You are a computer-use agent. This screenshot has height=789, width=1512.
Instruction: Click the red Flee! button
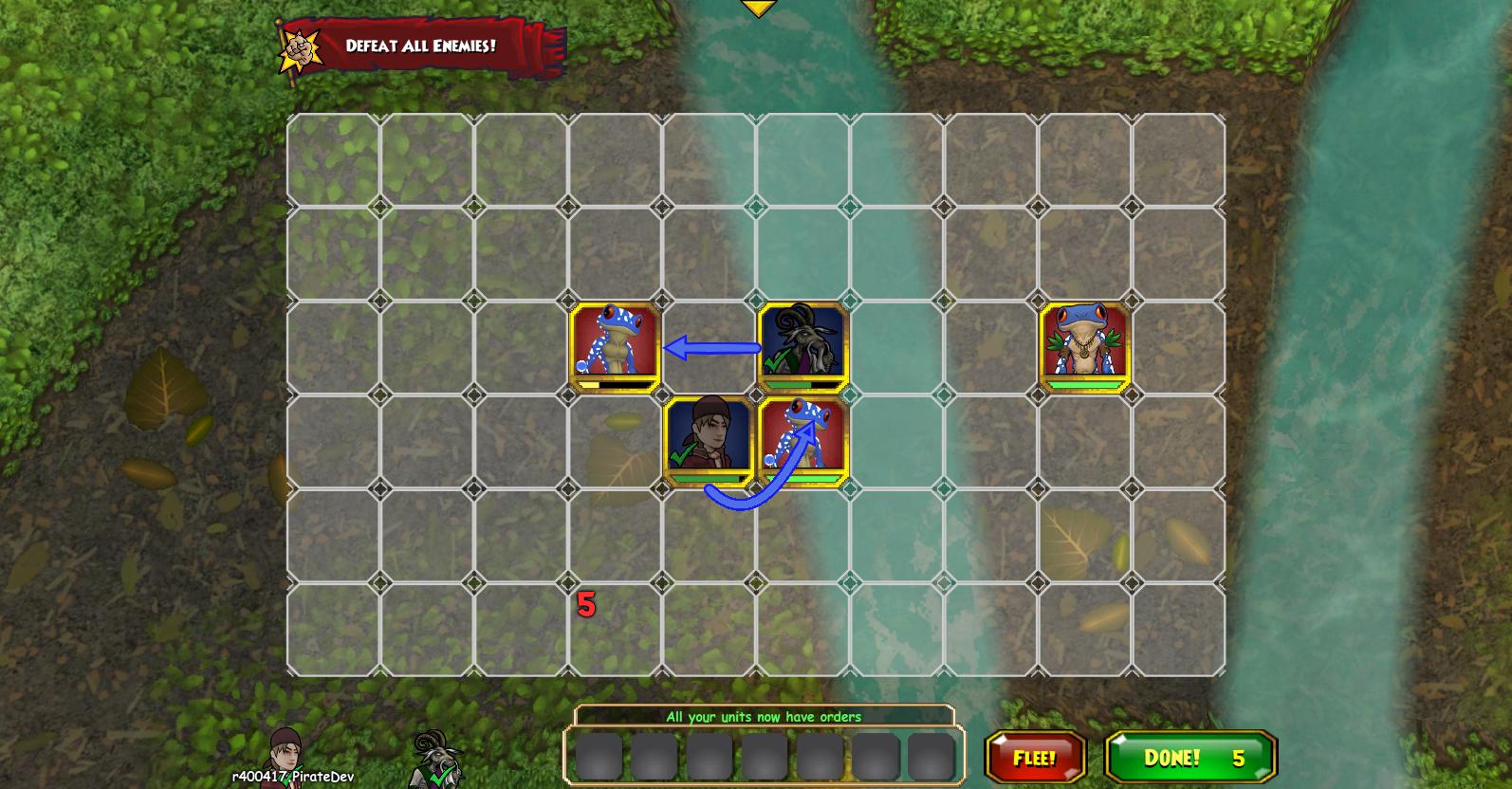(x=1035, y=758)
